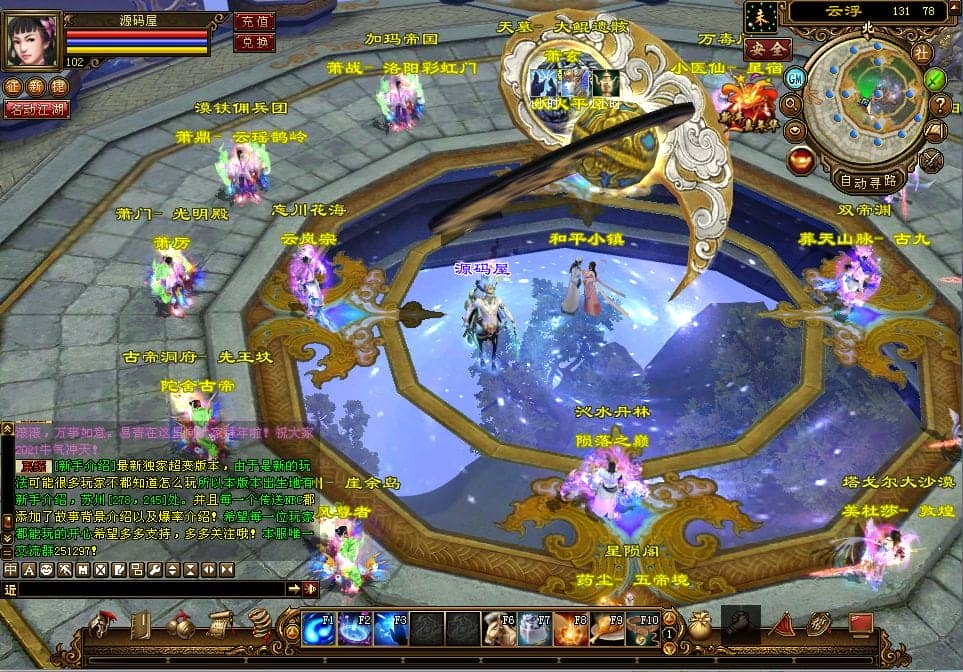Viewport: 963px width, 672px height.
Task: Select the player character portrait
Action: [31, 39]
